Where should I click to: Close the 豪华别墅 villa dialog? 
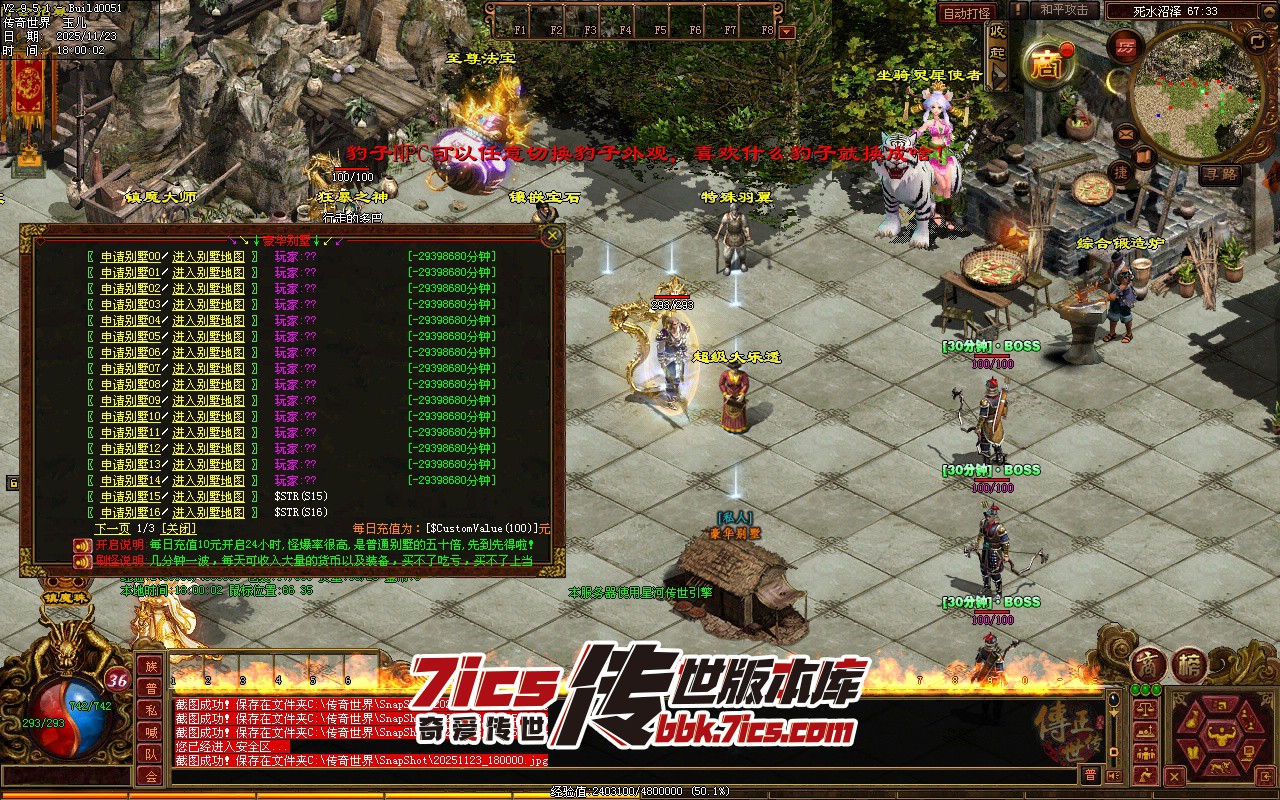(551, 236)
